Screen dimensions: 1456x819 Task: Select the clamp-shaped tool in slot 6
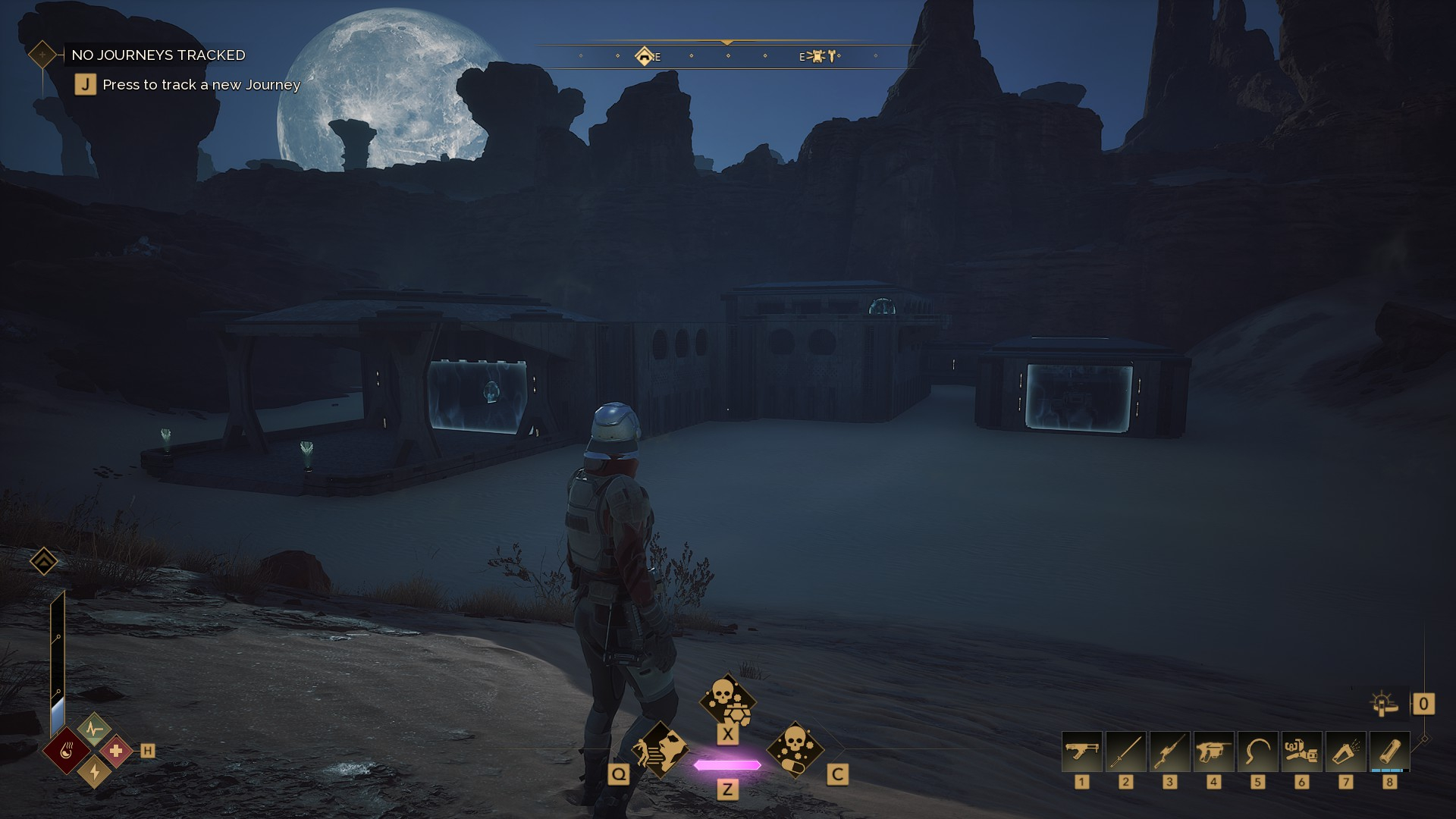coord(1301,752)
